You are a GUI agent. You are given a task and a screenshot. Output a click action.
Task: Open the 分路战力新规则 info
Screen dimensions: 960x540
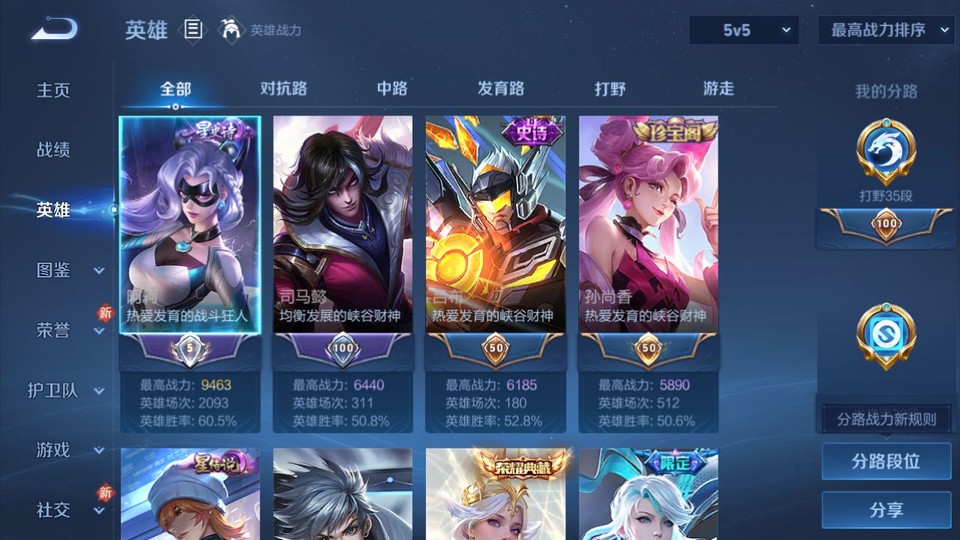coord(886,419)
